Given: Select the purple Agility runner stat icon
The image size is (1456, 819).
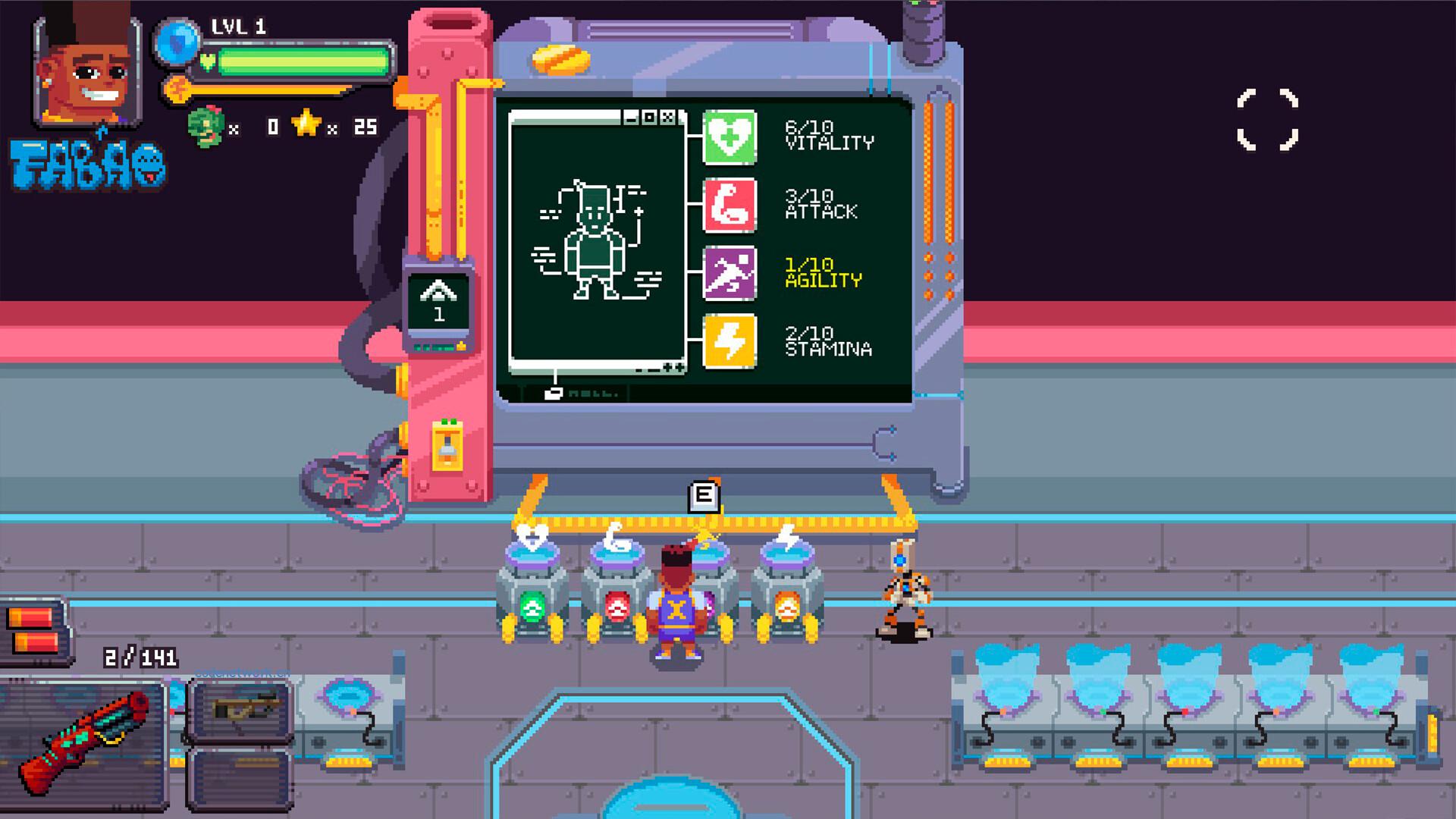Looking at the screenshot, I should point(730,275).
